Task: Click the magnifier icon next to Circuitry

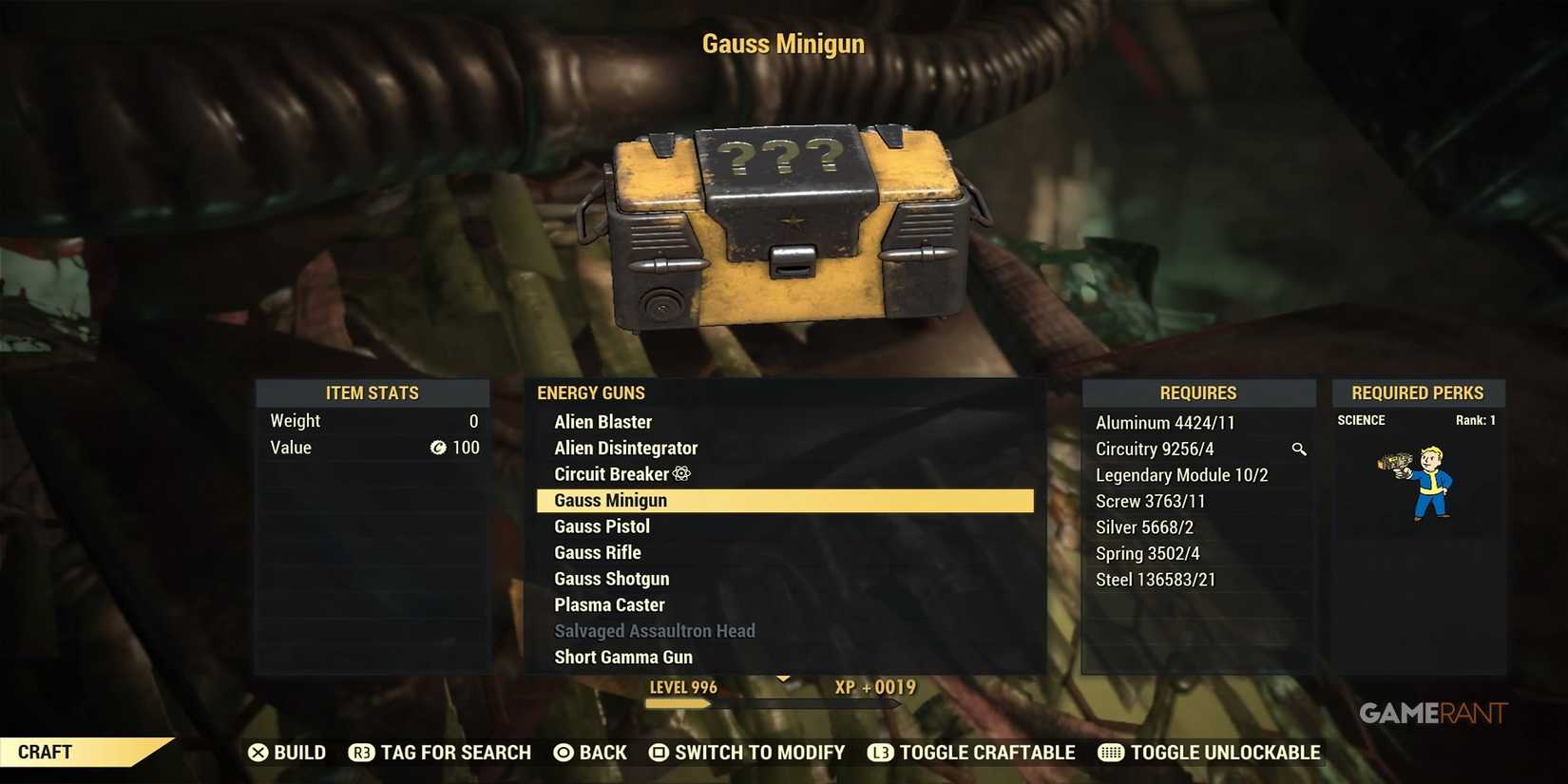Action: [1299, 449]
